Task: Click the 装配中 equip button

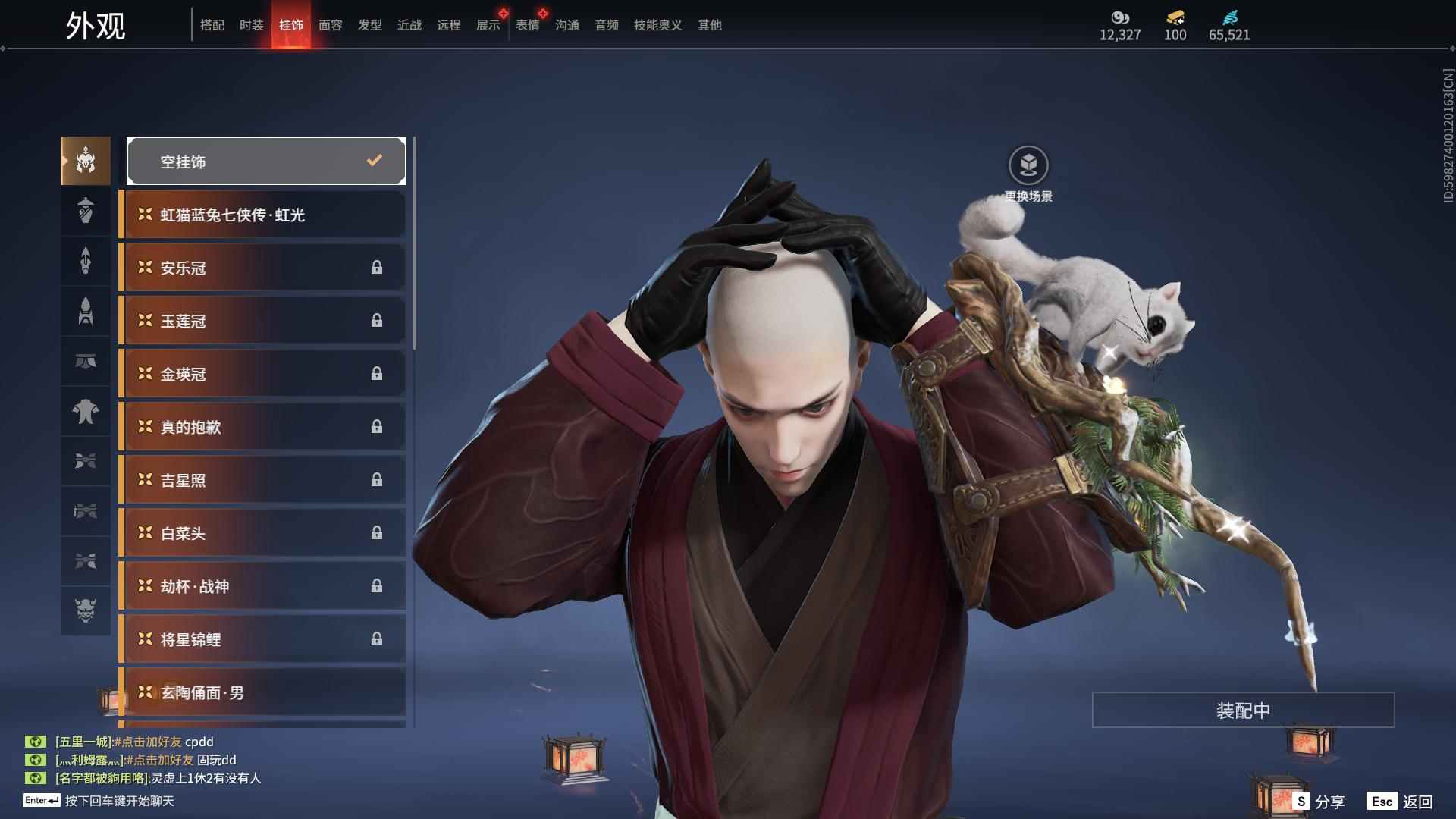Action: click(1243, 710)
